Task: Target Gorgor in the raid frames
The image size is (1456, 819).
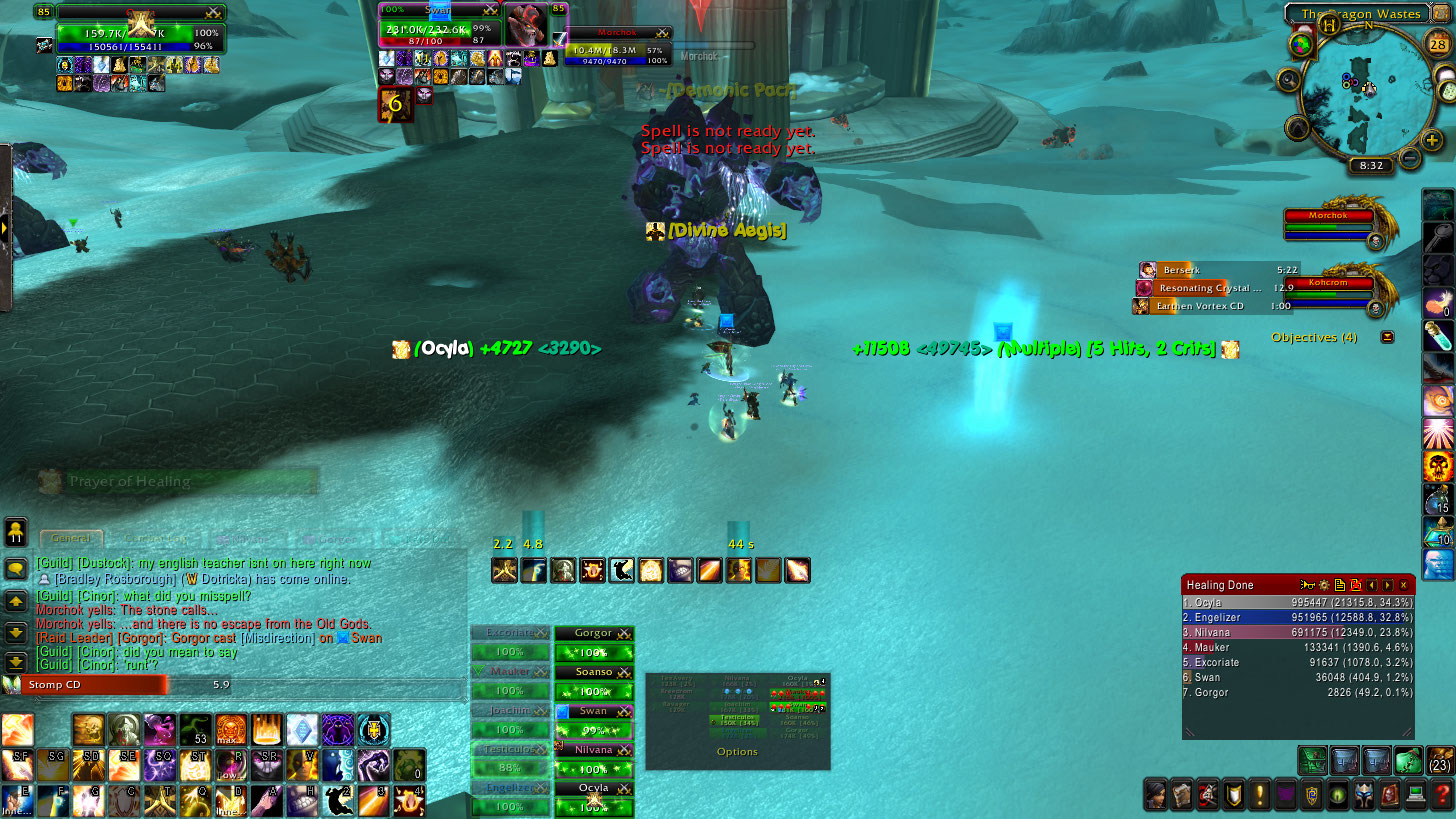Action: coord(594,633)
